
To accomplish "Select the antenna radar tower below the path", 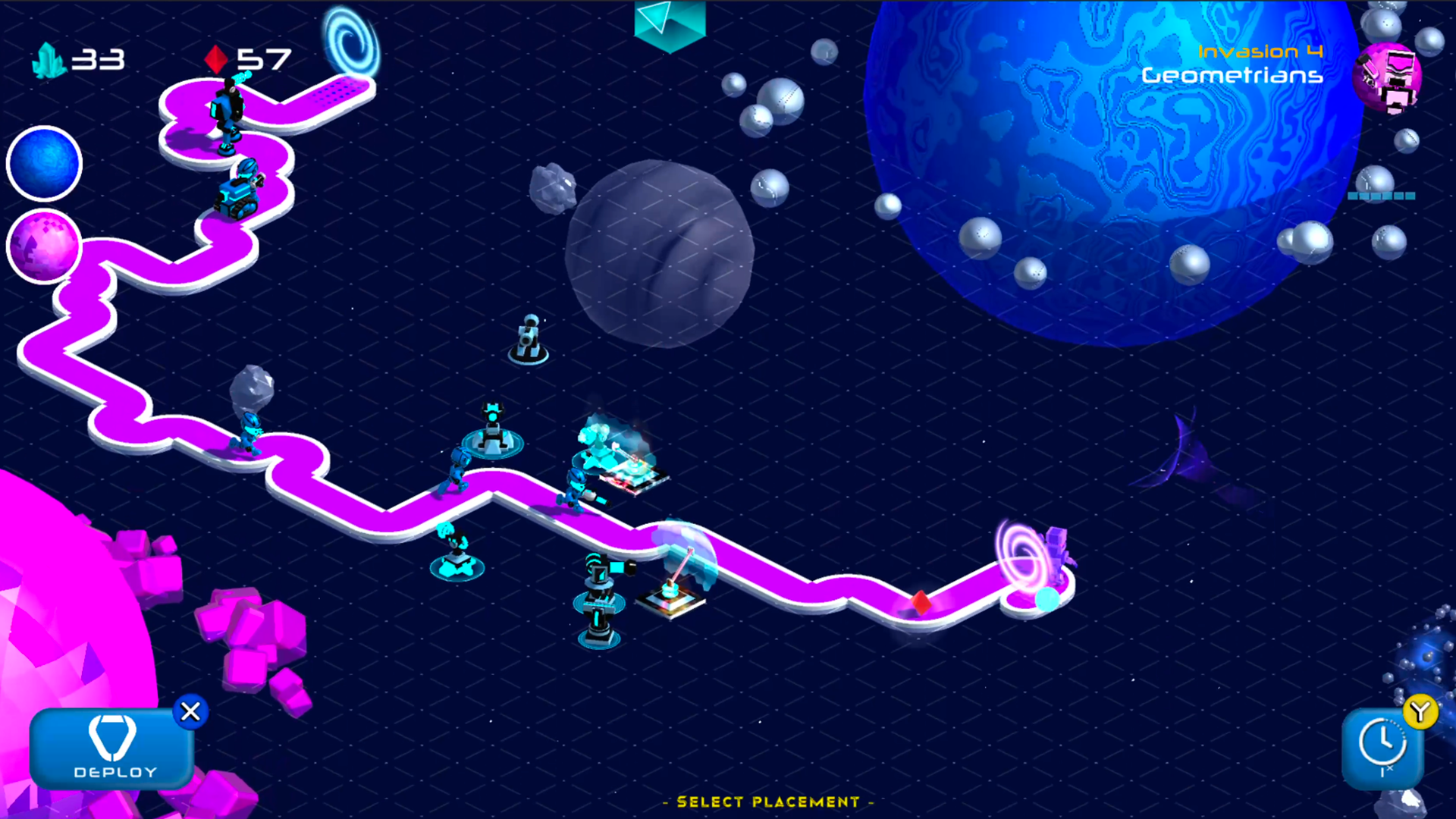I will (x=599, y=599).
